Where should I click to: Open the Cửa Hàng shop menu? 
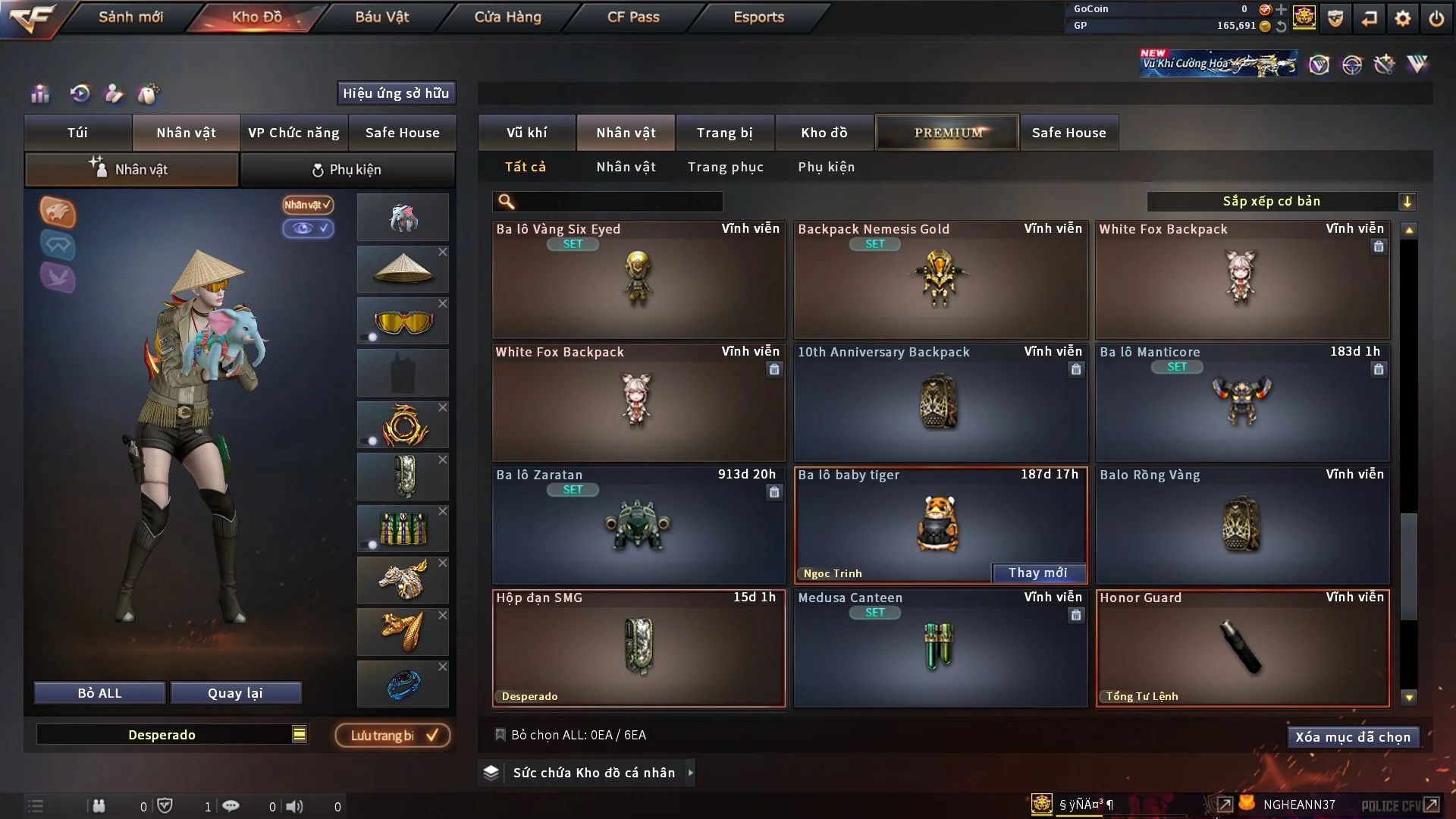(507, 17)
